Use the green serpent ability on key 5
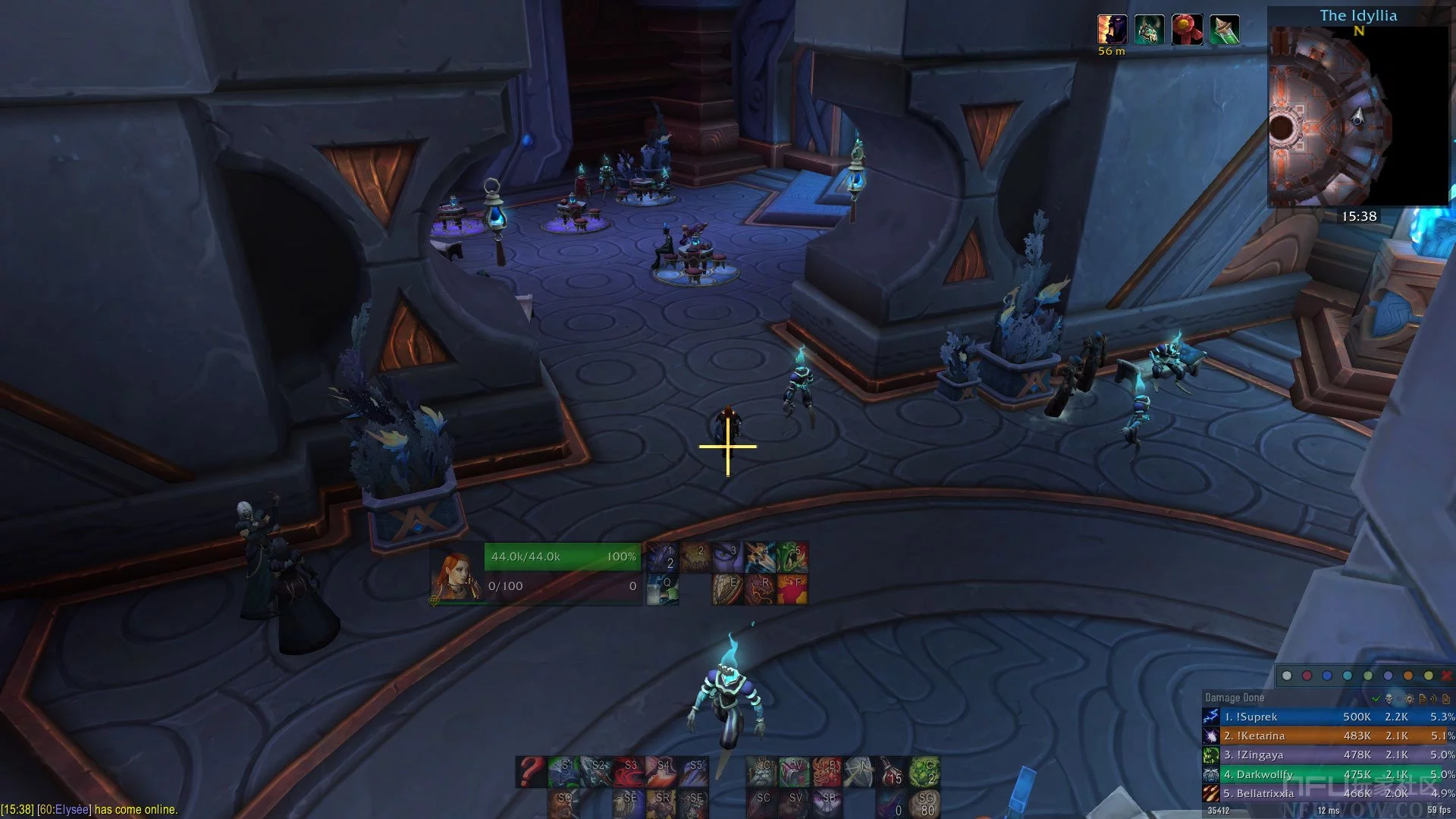The height and width of the screenshot is (819, 1456). (792, 557)
